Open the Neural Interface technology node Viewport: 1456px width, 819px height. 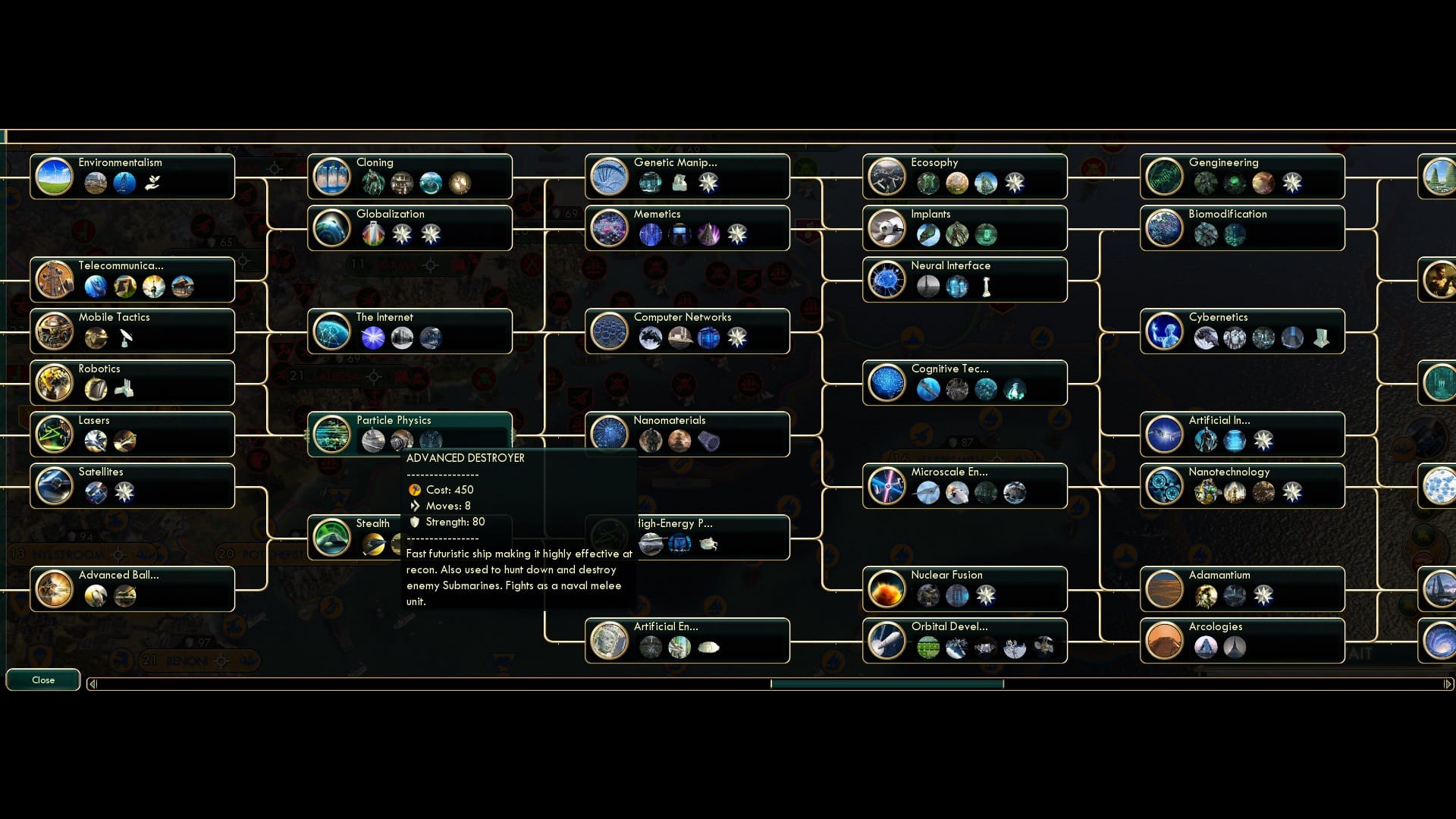[x=887, y=279]
